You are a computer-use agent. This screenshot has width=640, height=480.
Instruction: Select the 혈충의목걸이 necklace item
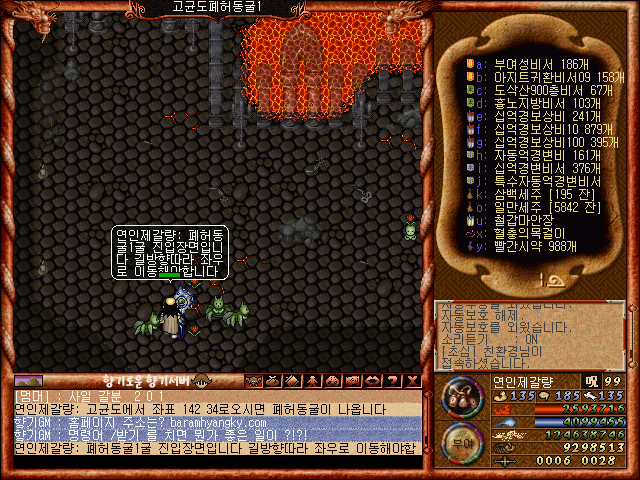(x=529, y=234)
